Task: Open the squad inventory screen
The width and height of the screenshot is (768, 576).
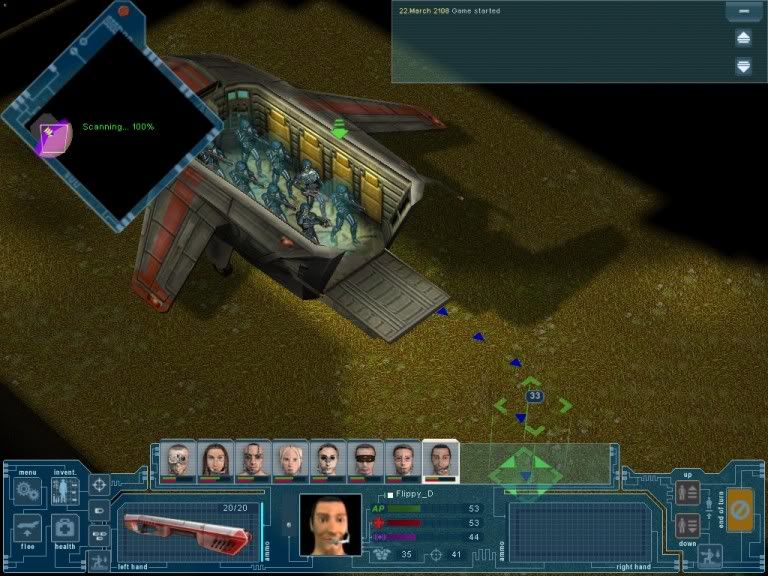Action: click(x=65, y=492)
